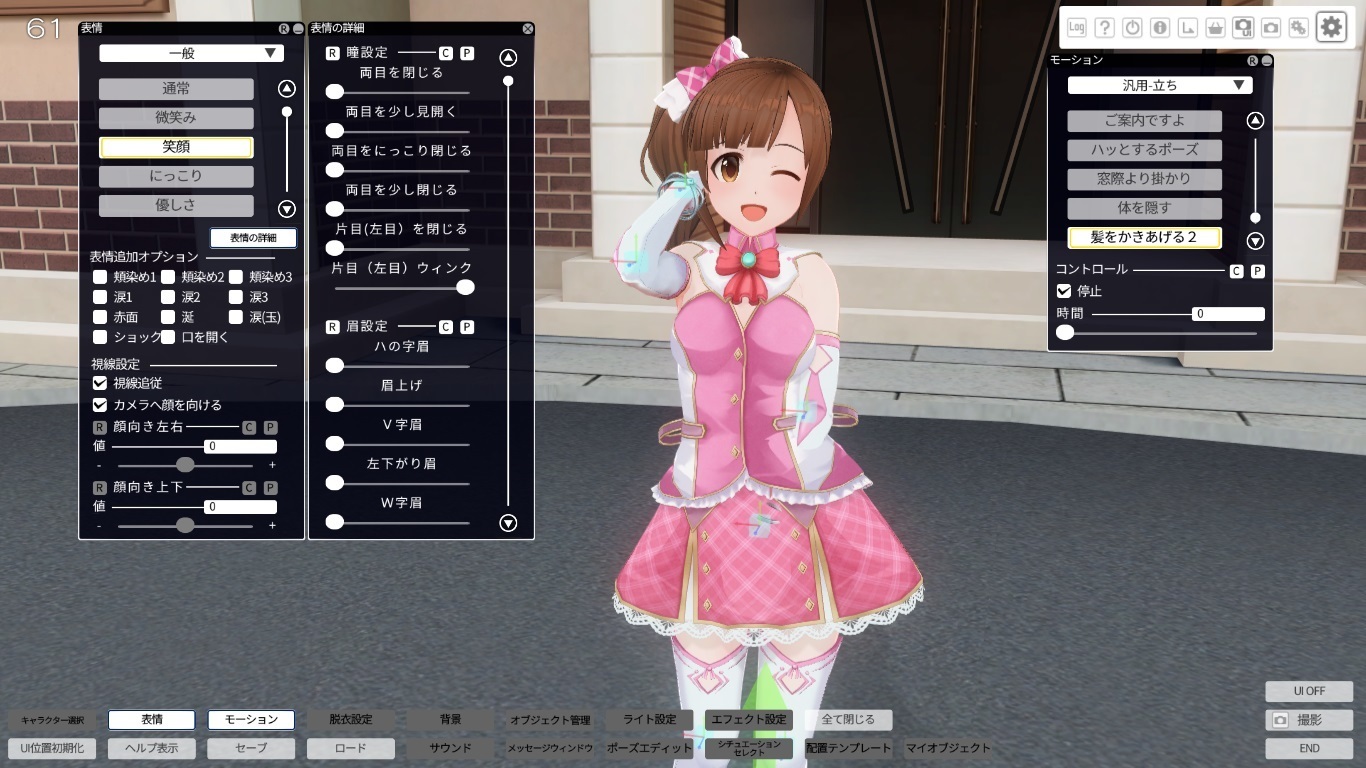The width and height of the screenshot is (1366, 768).
Task: Apply the 髪をかきあげる2 motion
Action: tap(1144, 238)
